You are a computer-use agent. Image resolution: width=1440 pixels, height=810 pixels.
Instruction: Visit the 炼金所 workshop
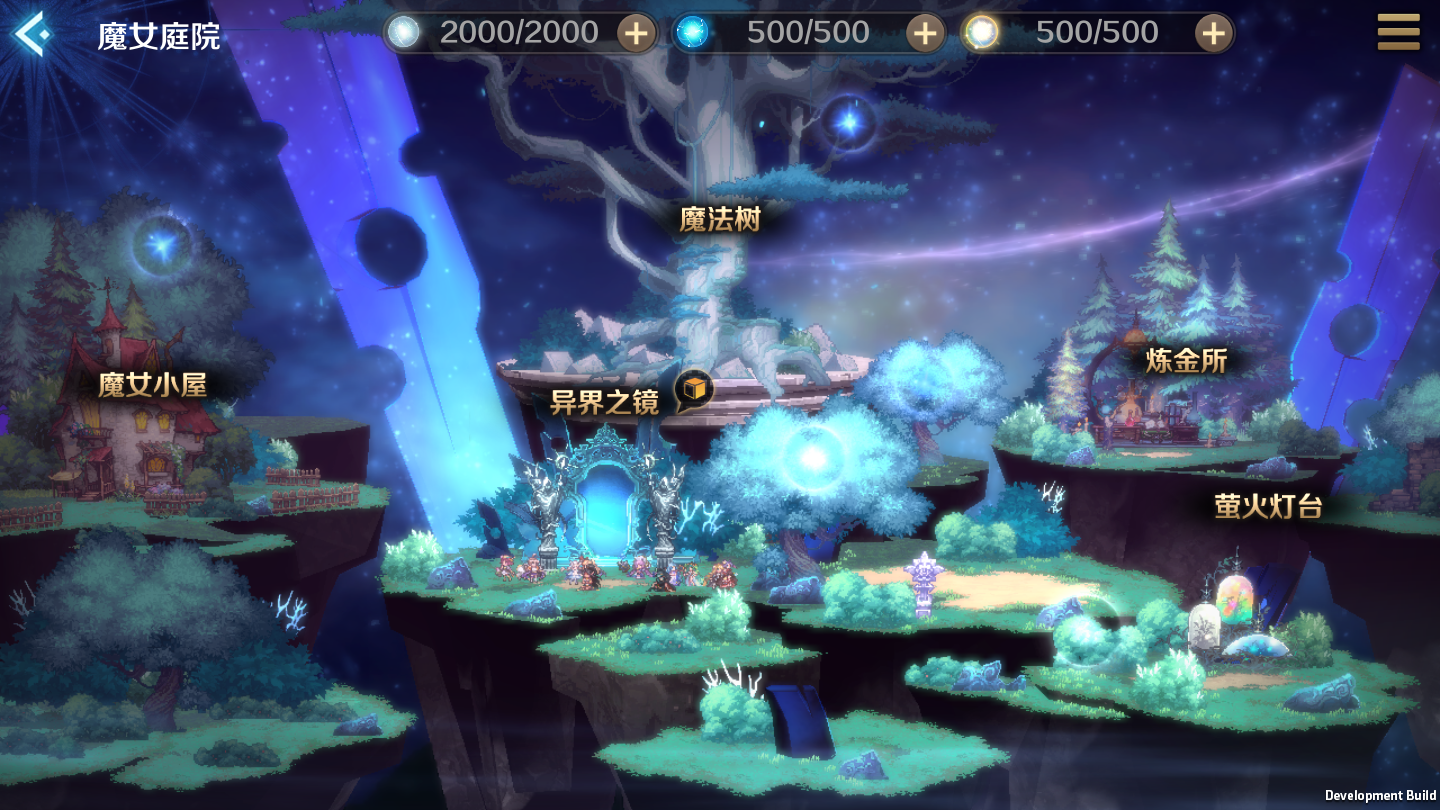coord(1185,360)
